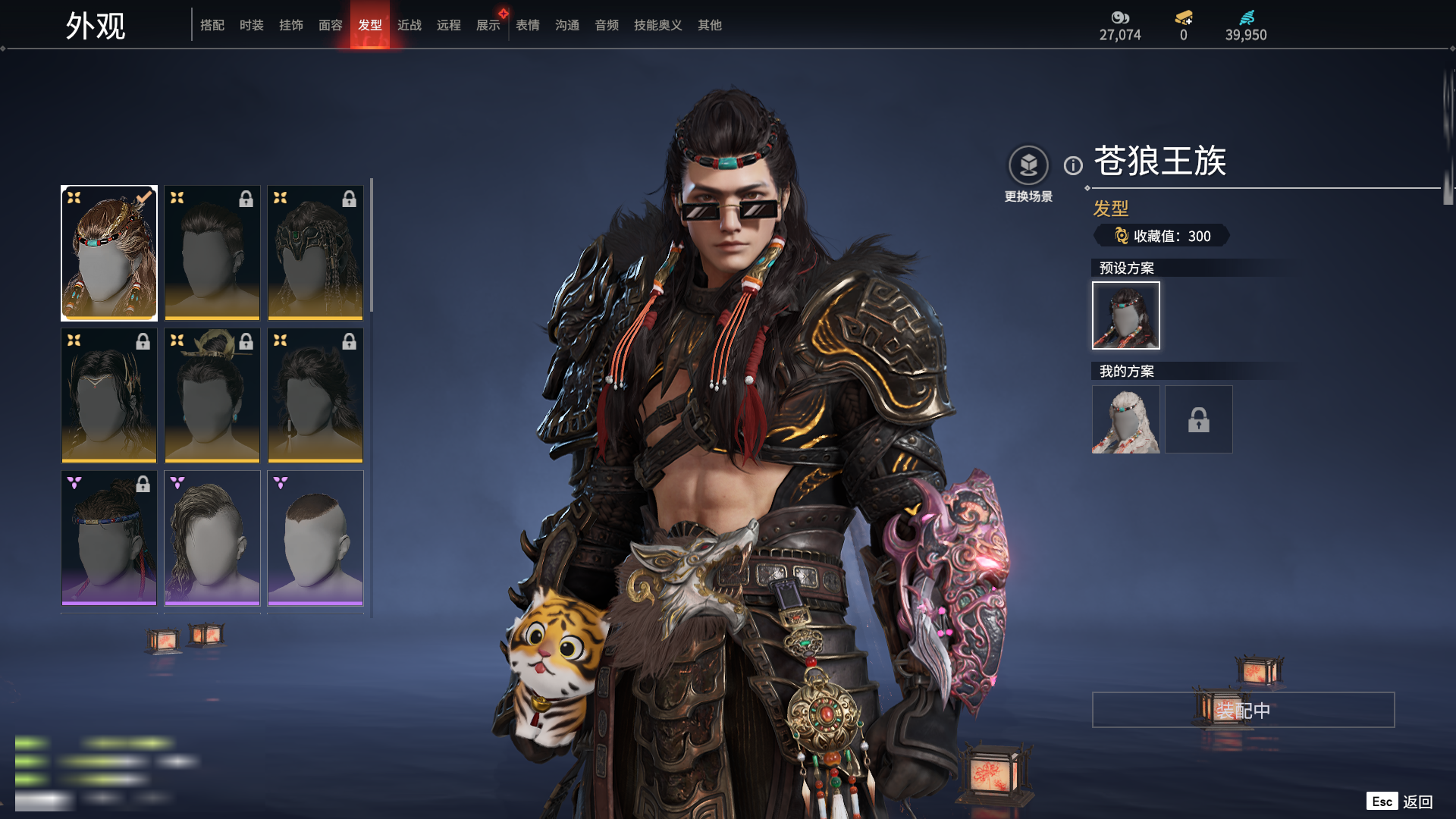This screenshot has width=1456, height=819.
Task: Switch to the 远程 ranged tab
Action: pos(449,25)
